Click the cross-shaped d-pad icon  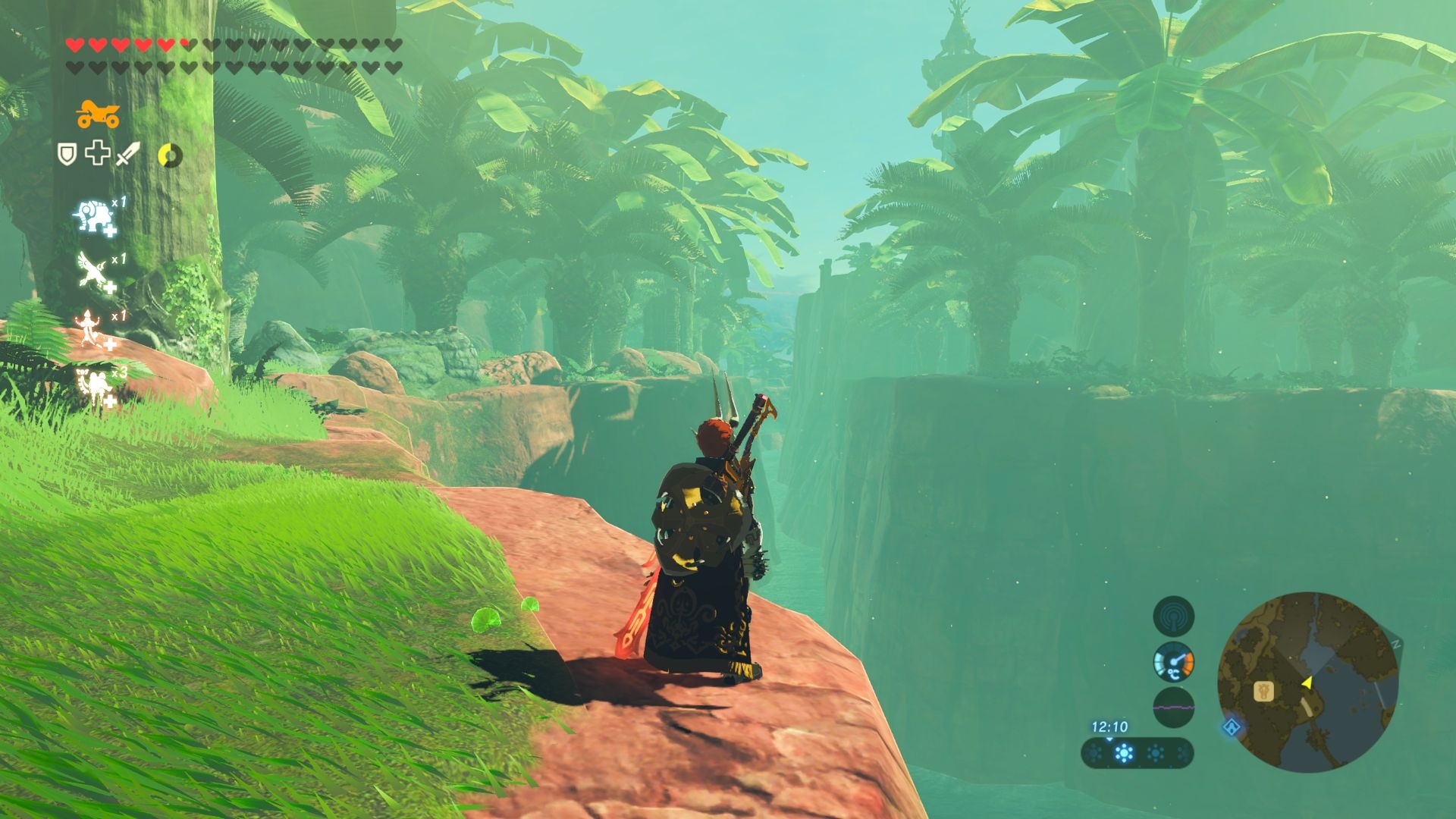pos(97,153)
